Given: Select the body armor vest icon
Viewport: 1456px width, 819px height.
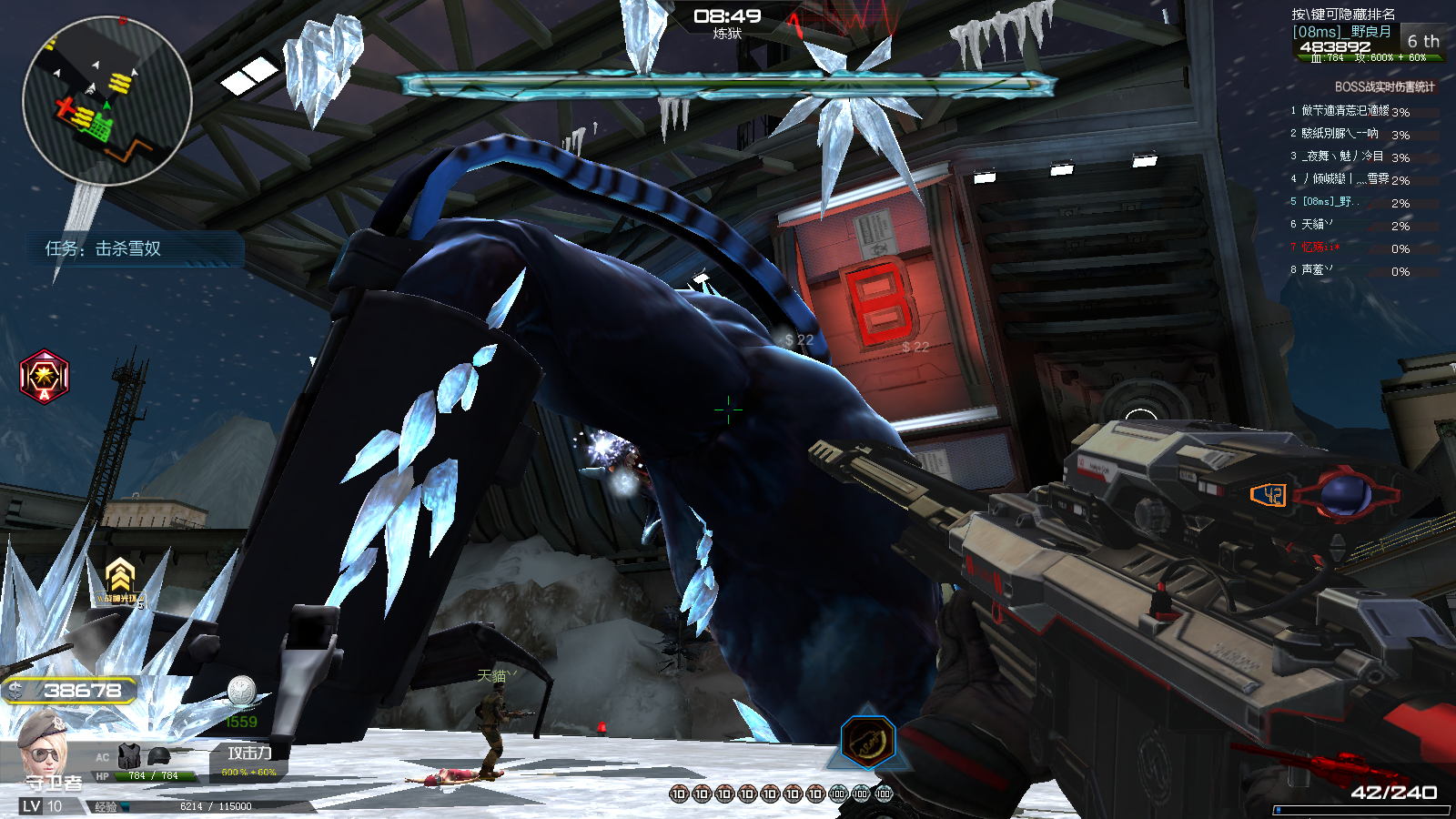Looking at the screenshot, I should tap(130, 755).
